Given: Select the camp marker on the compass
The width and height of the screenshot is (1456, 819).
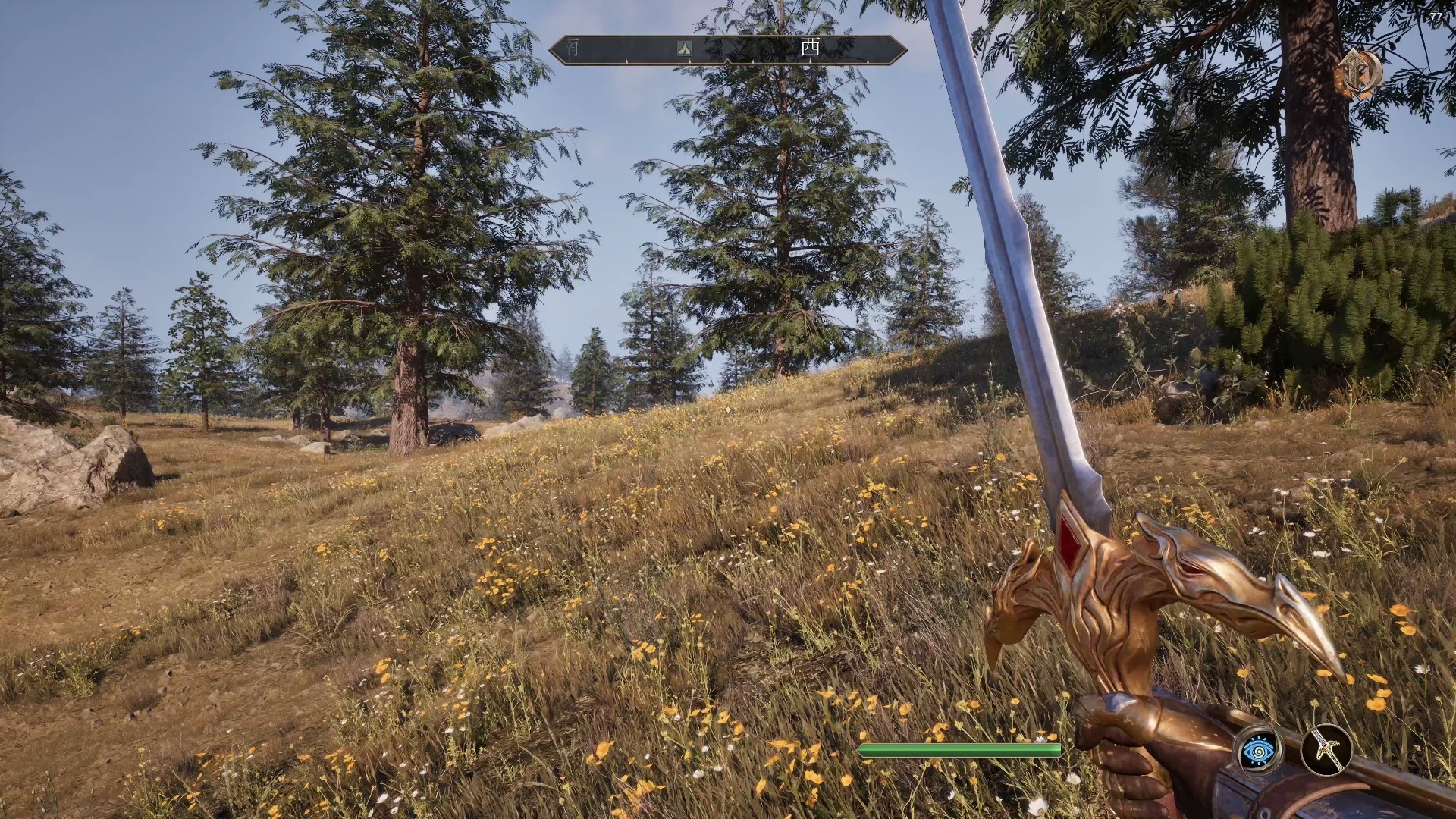Looking at the screenshot, I should click(x=685, y=49).
